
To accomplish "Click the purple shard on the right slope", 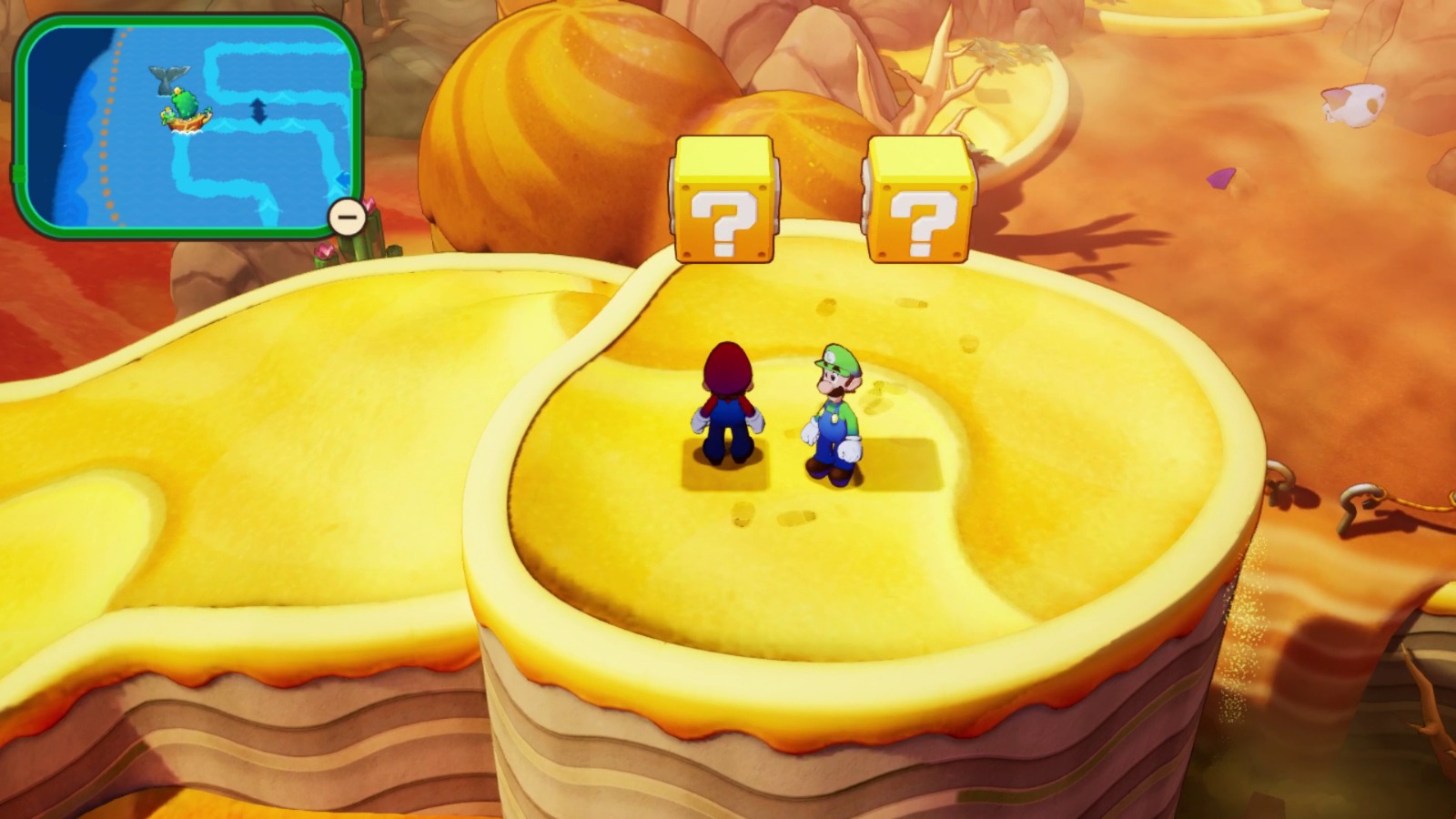I will click(x=1223, y=178).
